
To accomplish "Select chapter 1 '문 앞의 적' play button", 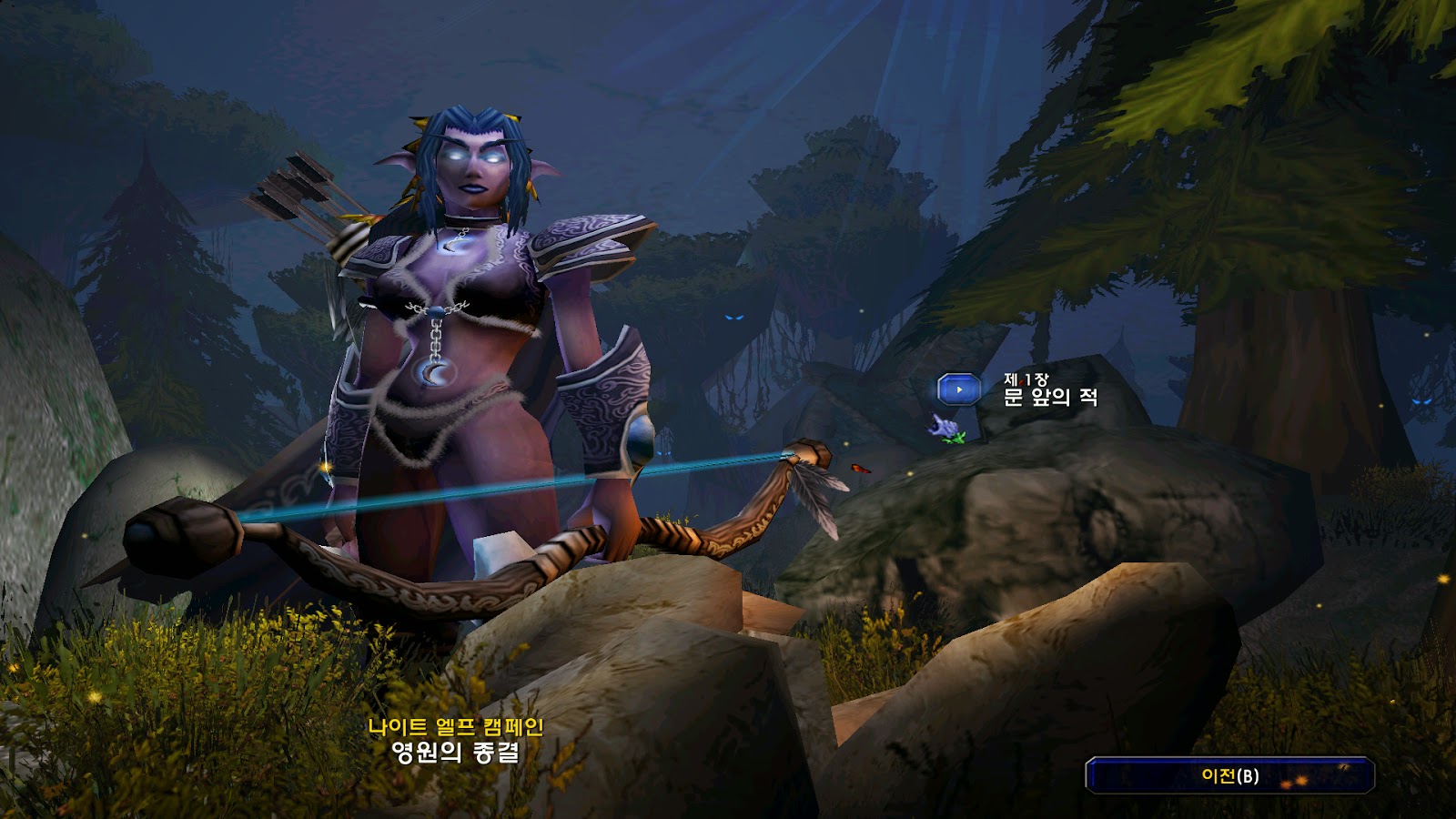I will [x=958, y=389].
